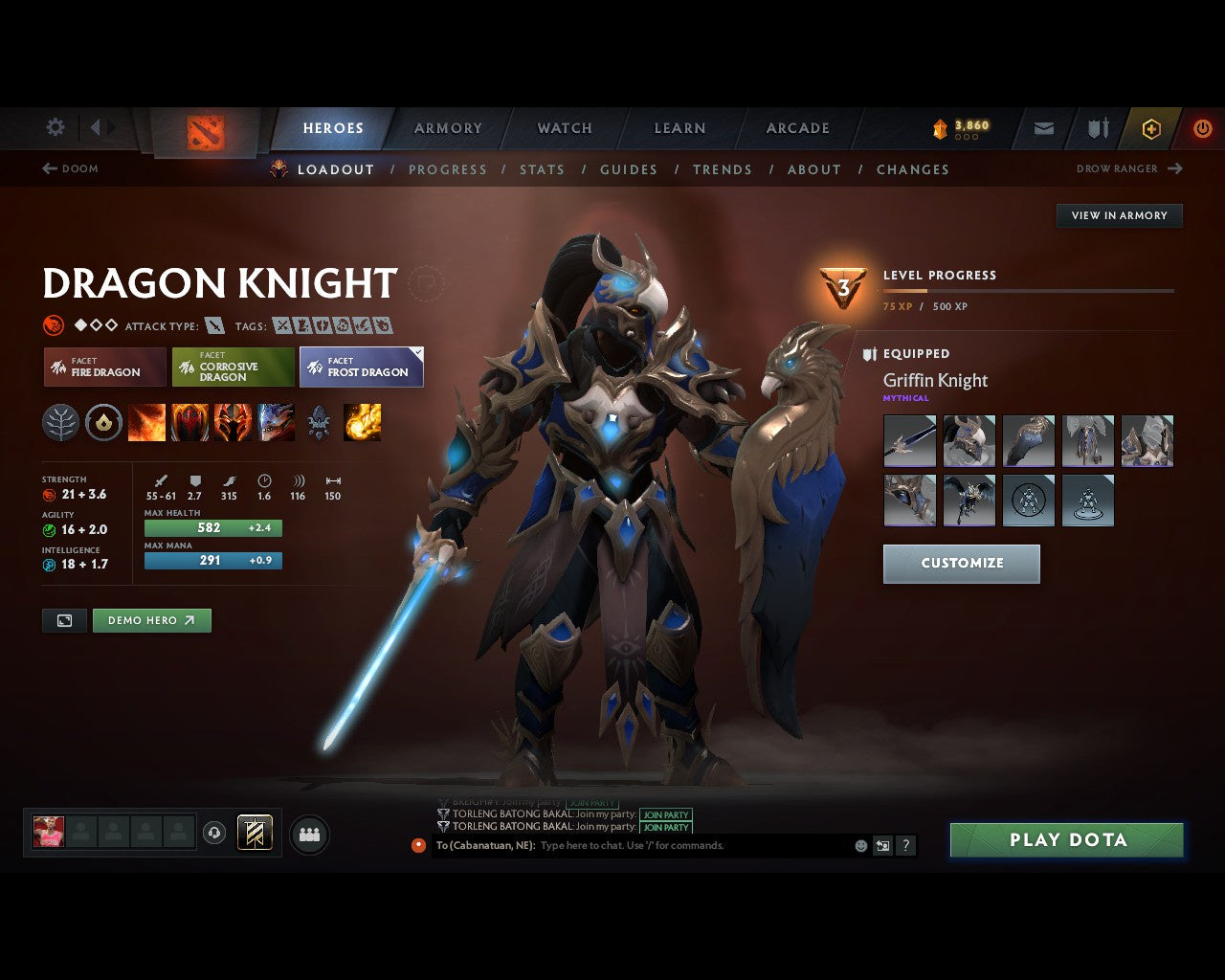Open the talent tree icon
The height and width of the screenshot is (980, 1225).
point(60,422)
